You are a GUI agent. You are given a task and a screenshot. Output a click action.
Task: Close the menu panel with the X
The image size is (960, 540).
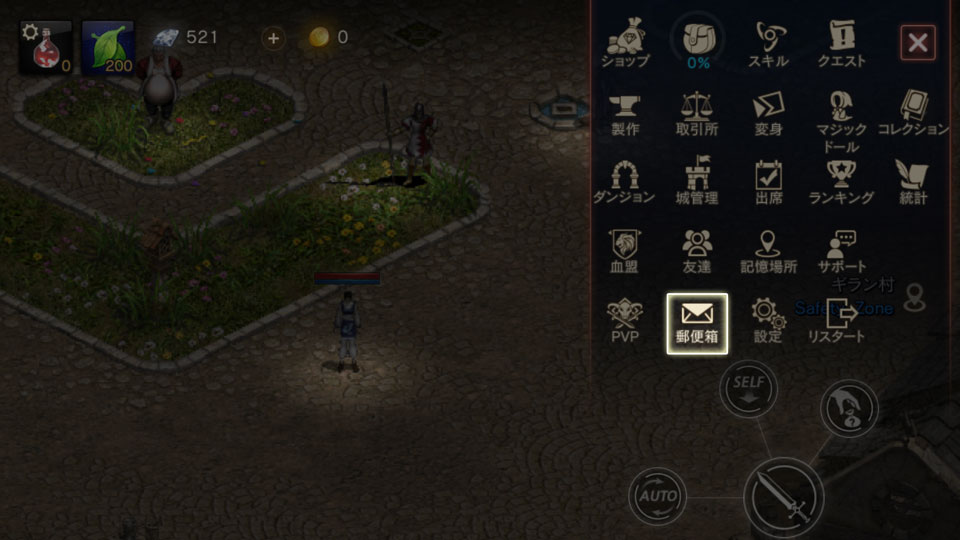917,43
